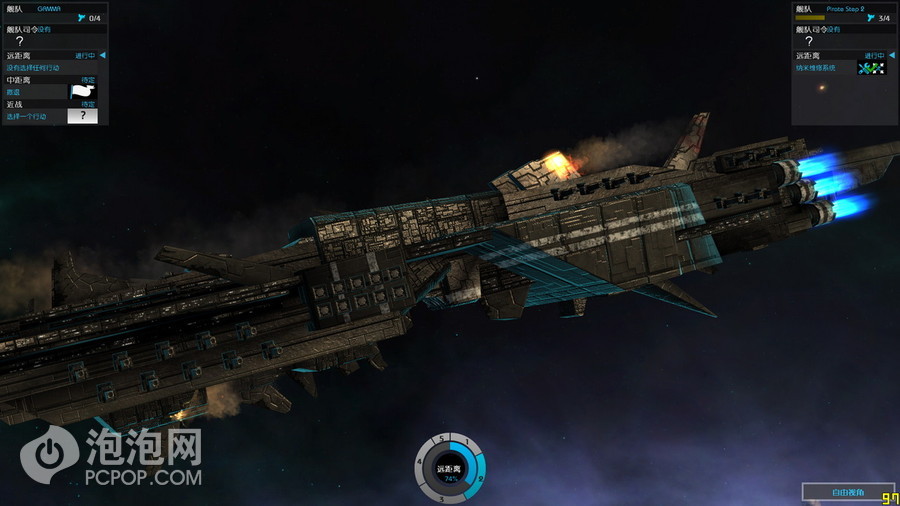Image resolution: width=900 pixels, height=506 pixels.
Task: Click the 自由视角 free camera button
Action: tap(847, 492)
